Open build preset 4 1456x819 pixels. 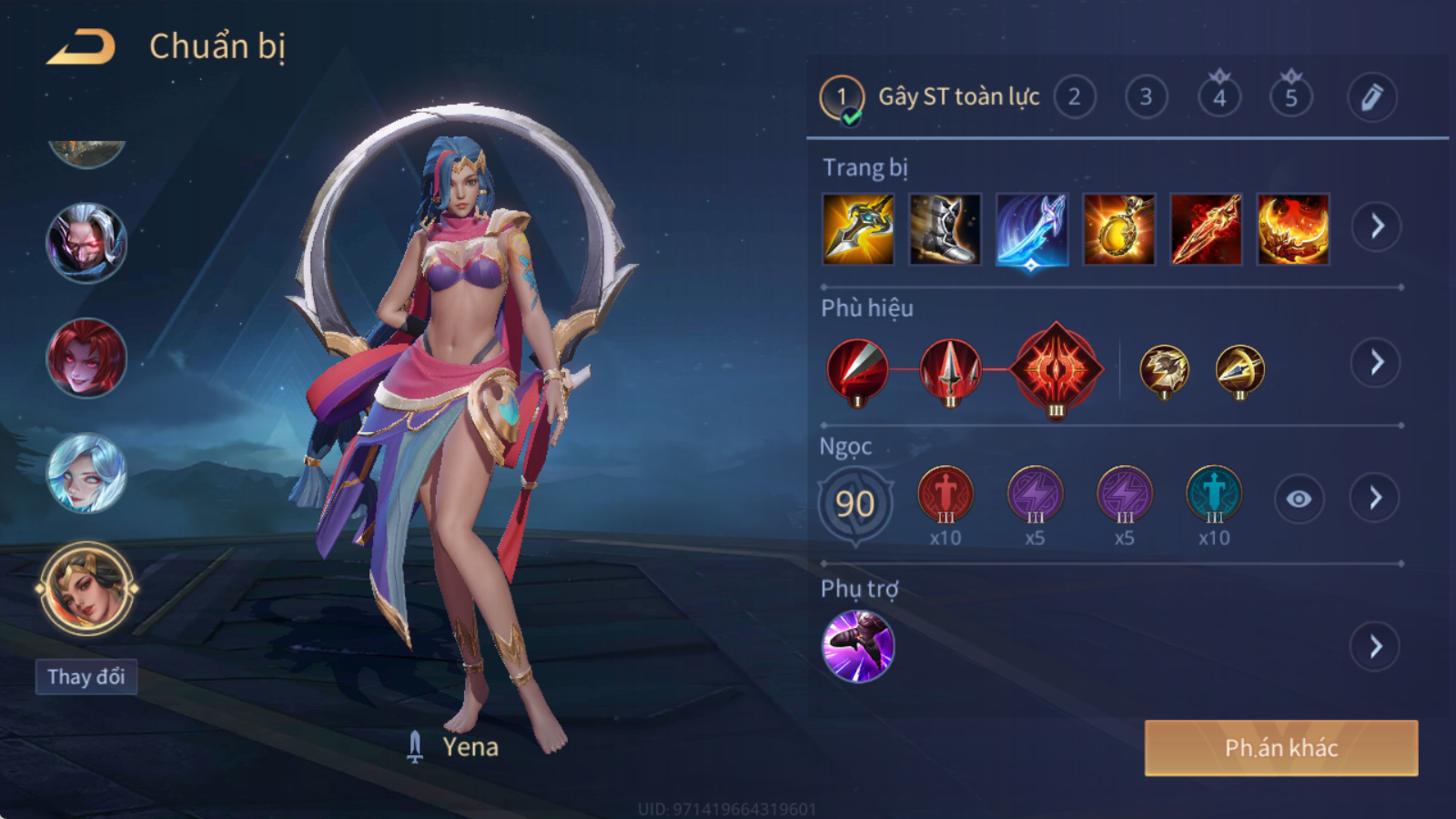pyautogui.click(x=1219, y=97)
